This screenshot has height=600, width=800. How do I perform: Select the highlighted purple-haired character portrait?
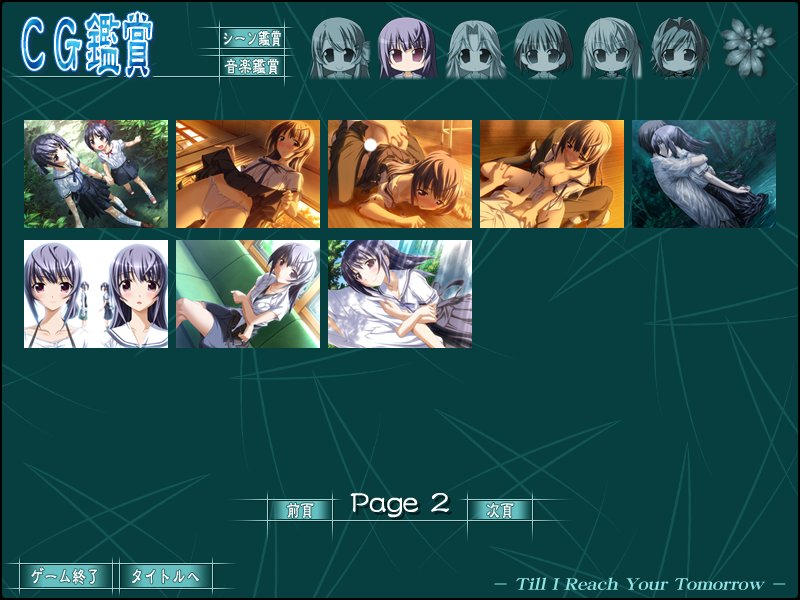(407, 48)
